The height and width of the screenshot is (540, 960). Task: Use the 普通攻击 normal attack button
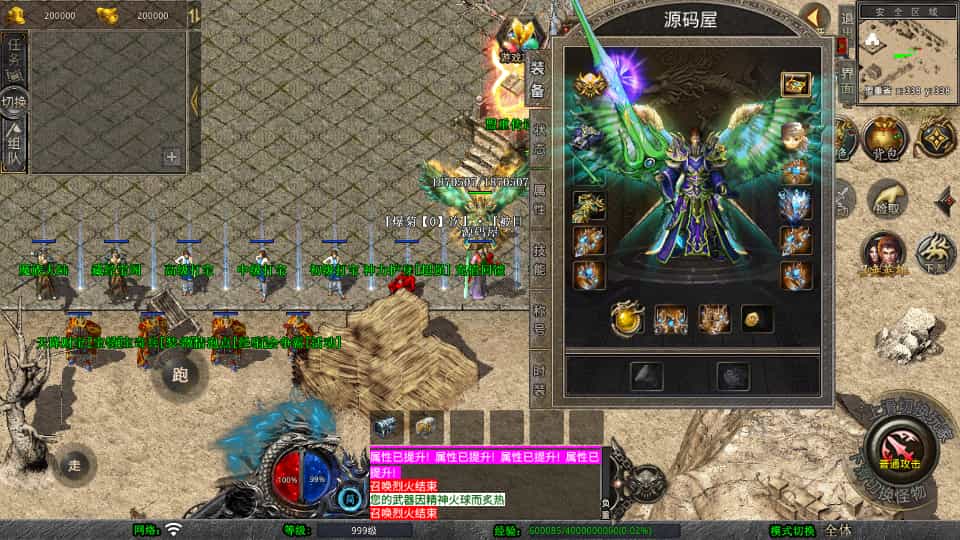[x=902, y=450]
